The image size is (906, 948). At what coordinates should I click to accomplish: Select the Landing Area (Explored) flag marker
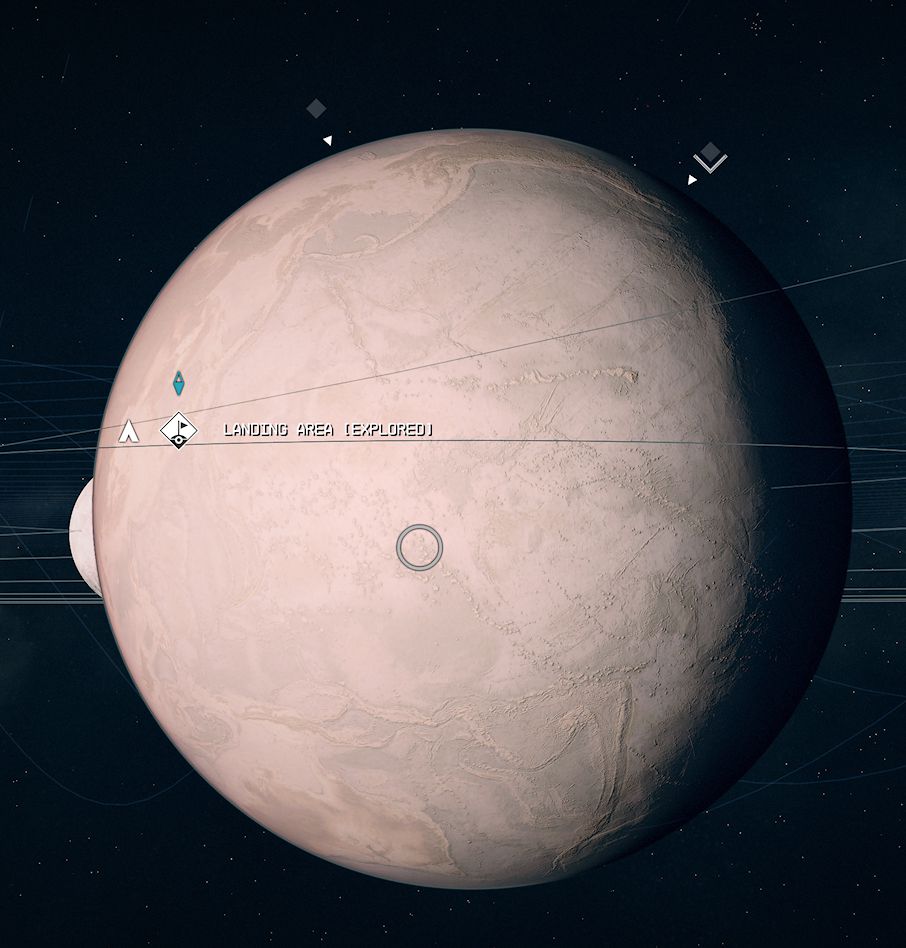coord(179,430)
